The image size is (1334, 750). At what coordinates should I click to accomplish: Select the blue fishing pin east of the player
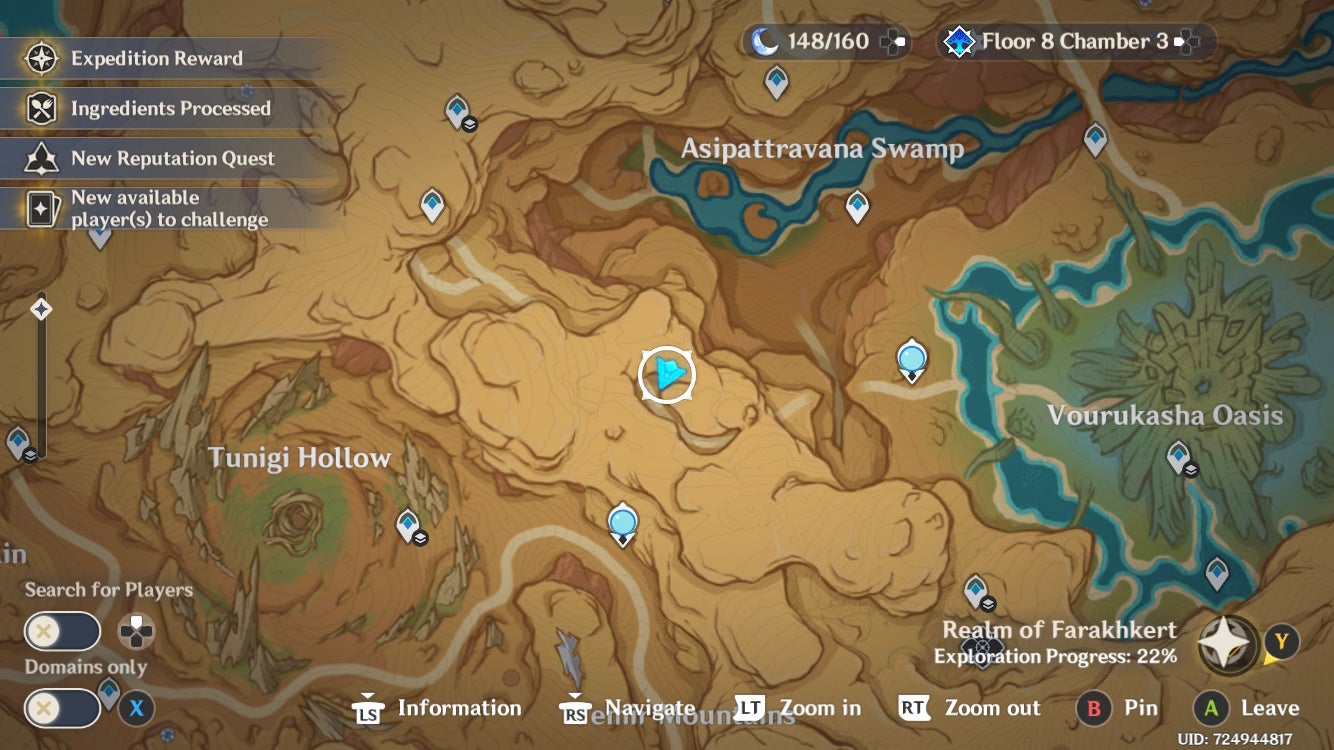pos(911,358)
